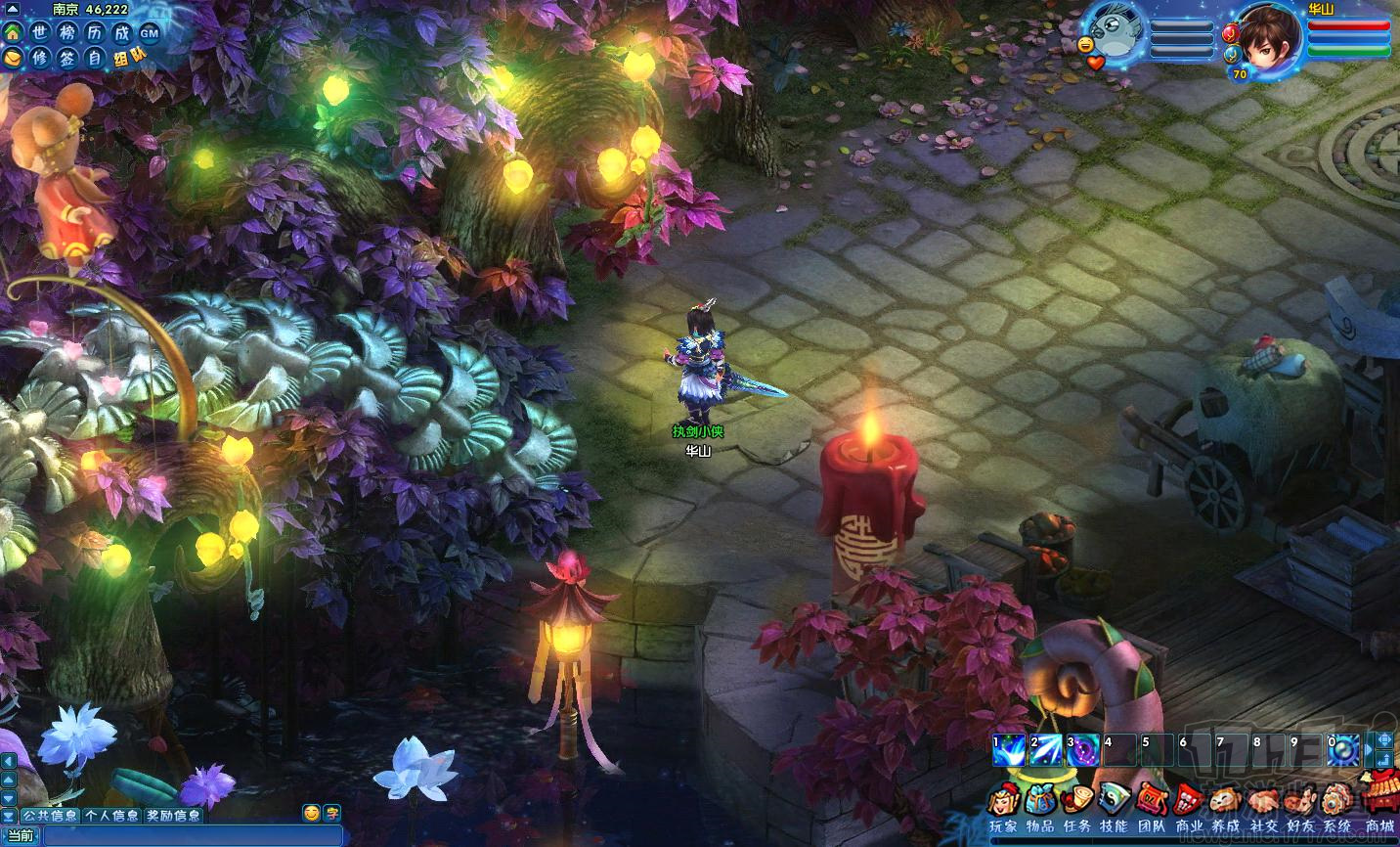Visit the 商城 shop
The image size is (1400, 847).
pyautogui.click(x=1379, y=797)
